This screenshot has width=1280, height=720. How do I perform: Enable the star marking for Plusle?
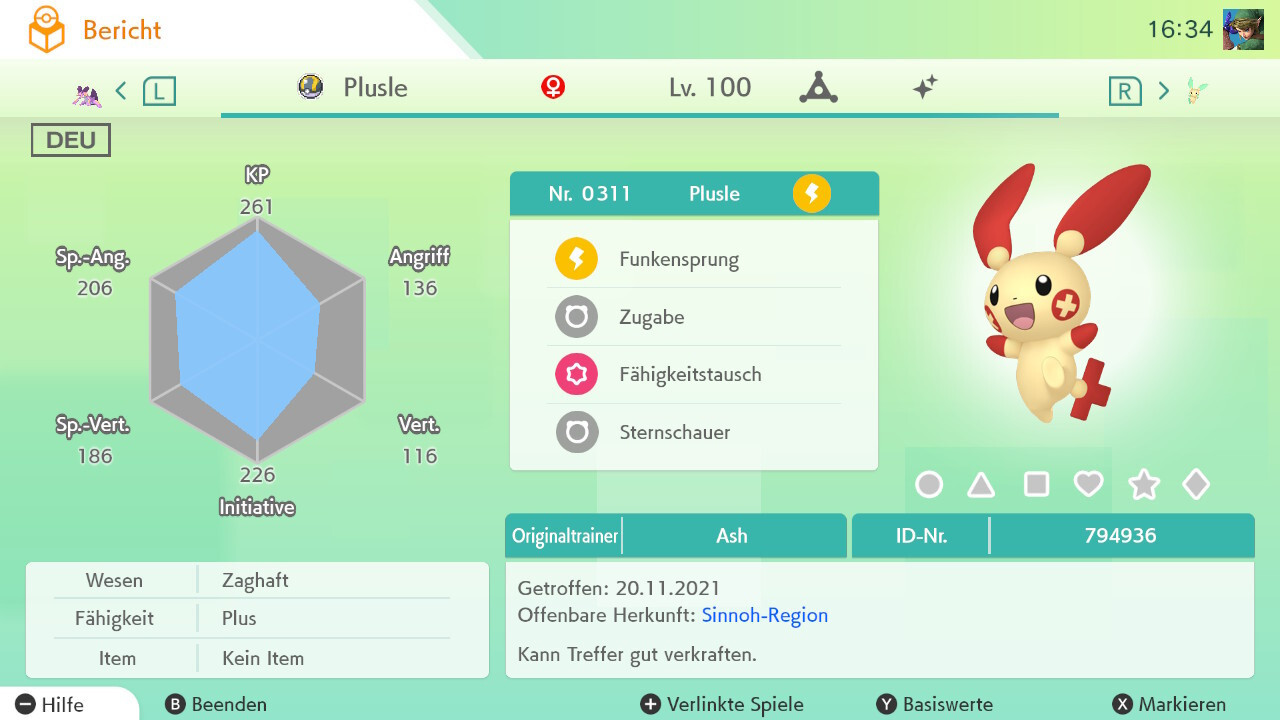point(1143,484)
